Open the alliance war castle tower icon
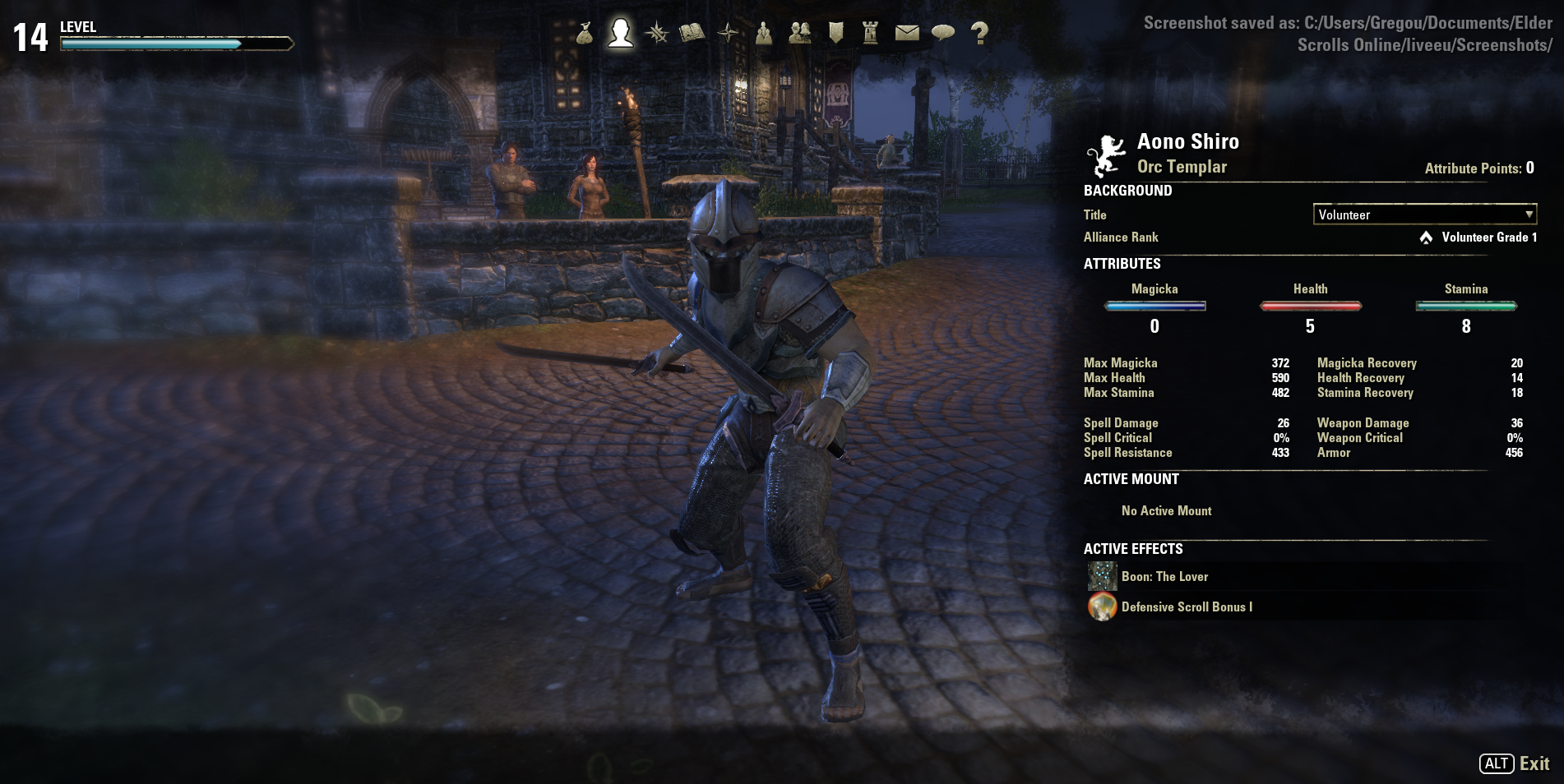 (x=871, y=33)
